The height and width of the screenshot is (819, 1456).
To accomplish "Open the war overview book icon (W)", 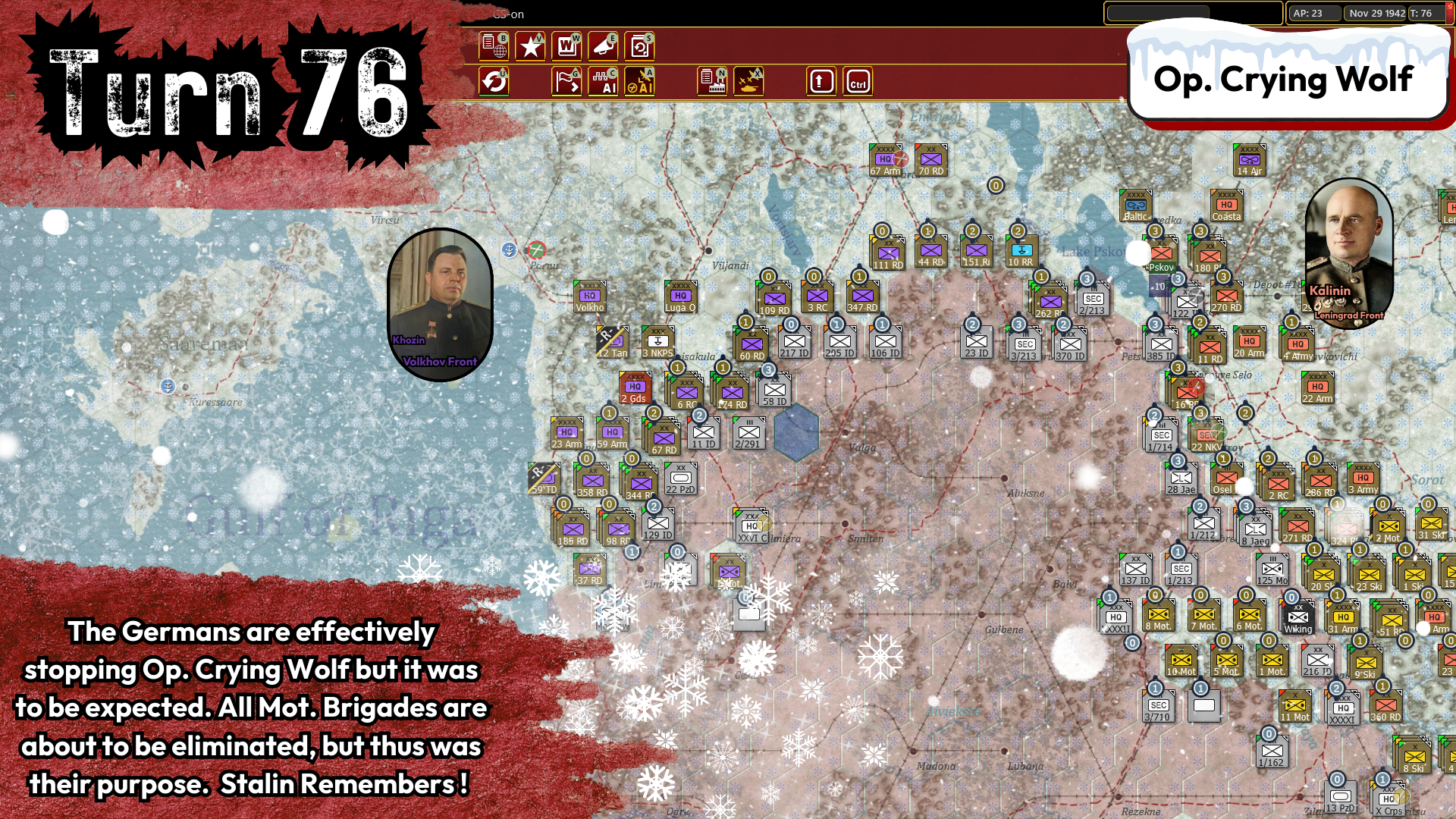I will pyautogui.click(x=567, y=46).
